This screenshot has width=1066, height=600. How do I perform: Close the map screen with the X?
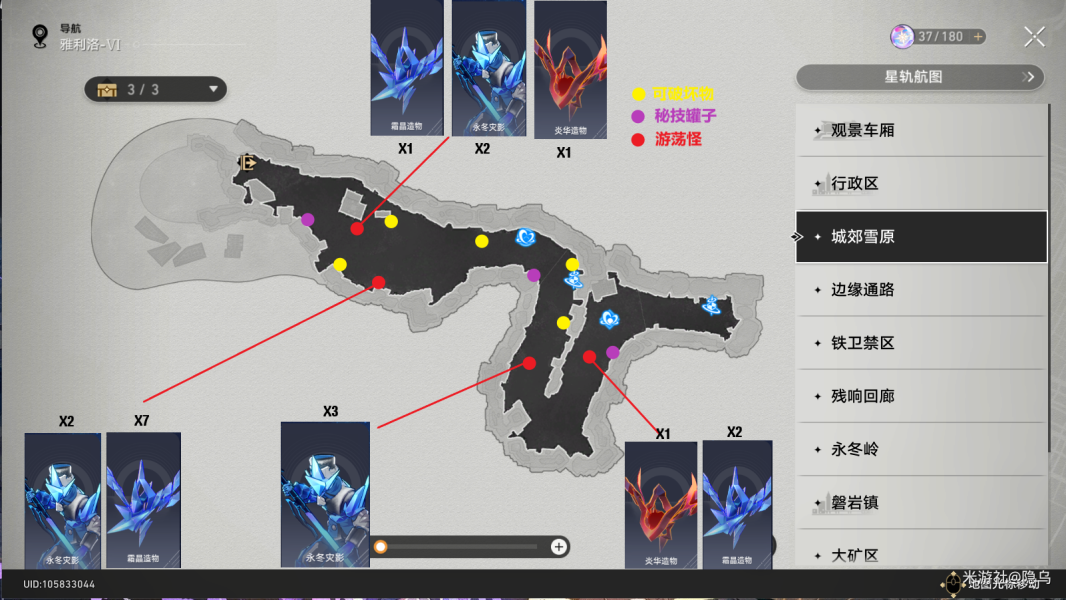pos(1034,37)
